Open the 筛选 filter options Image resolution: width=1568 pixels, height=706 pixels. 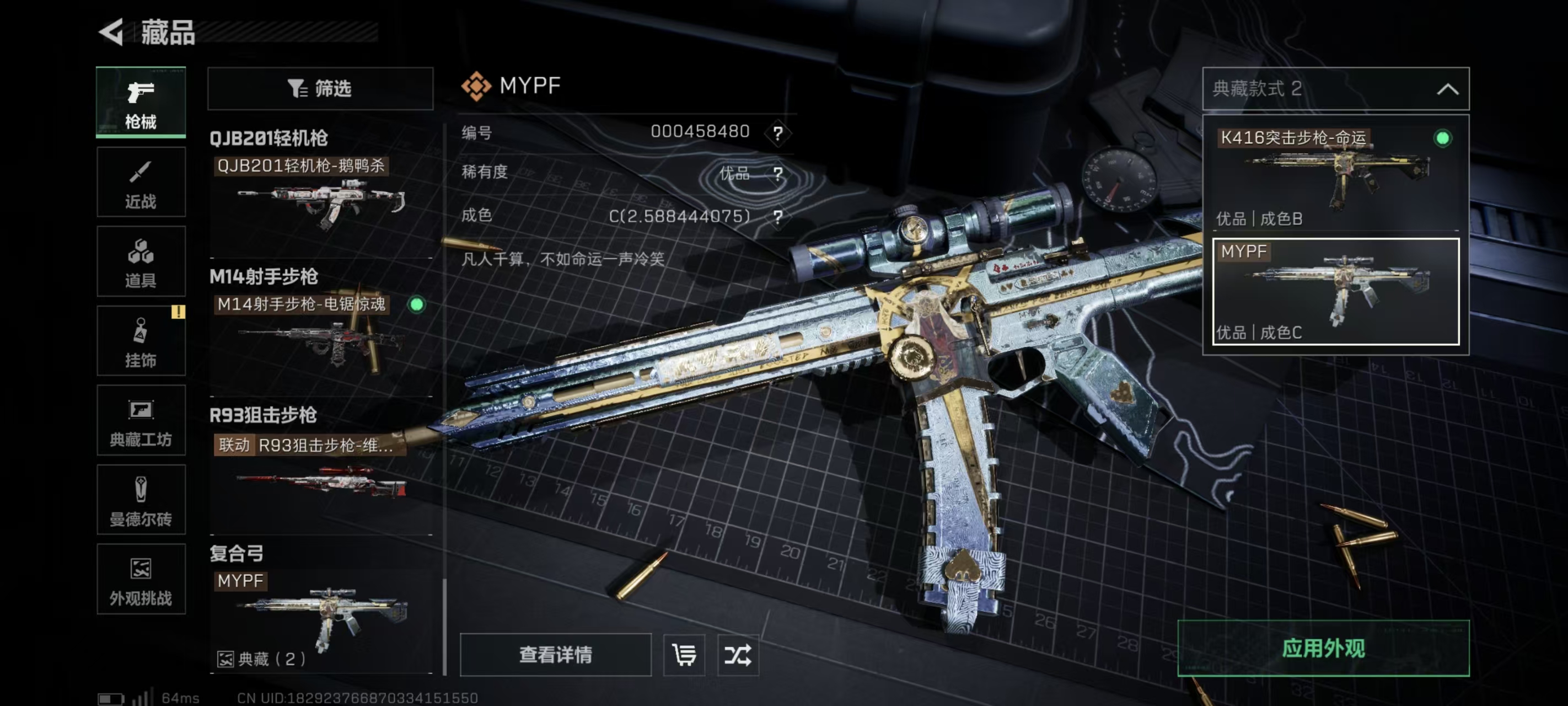(x=320, y=89)
